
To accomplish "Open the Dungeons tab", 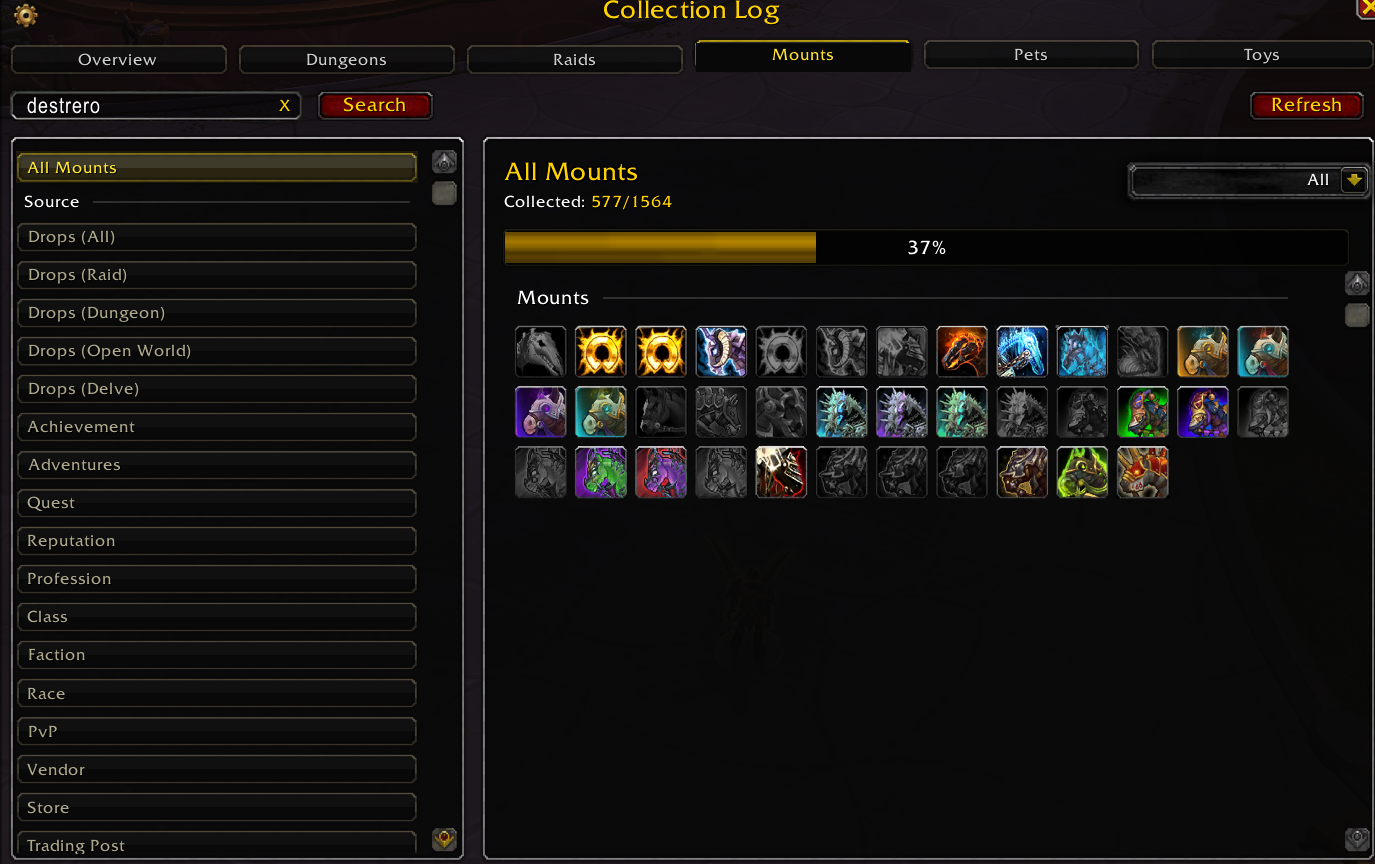I will click(x=346, y=60).
